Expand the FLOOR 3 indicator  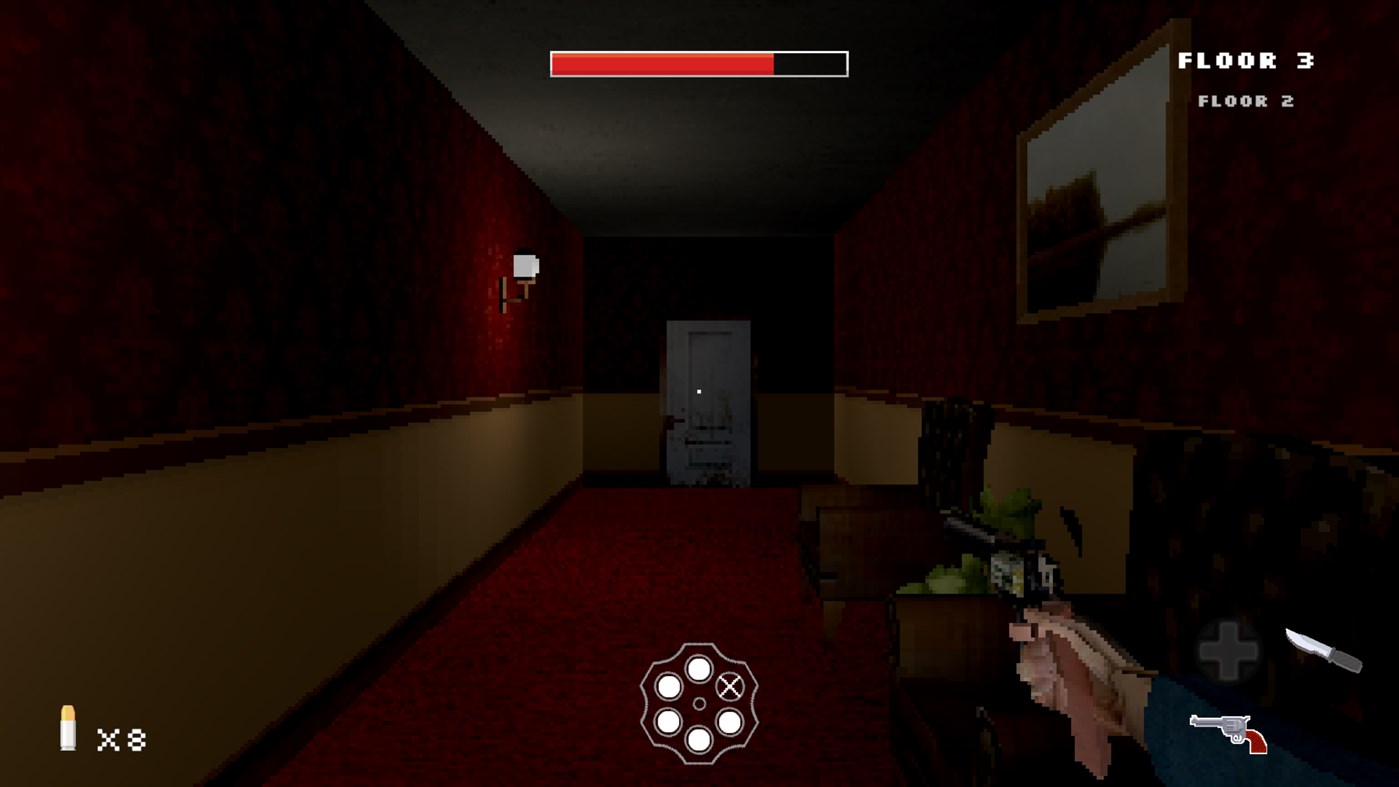(x=1246, y=60)
